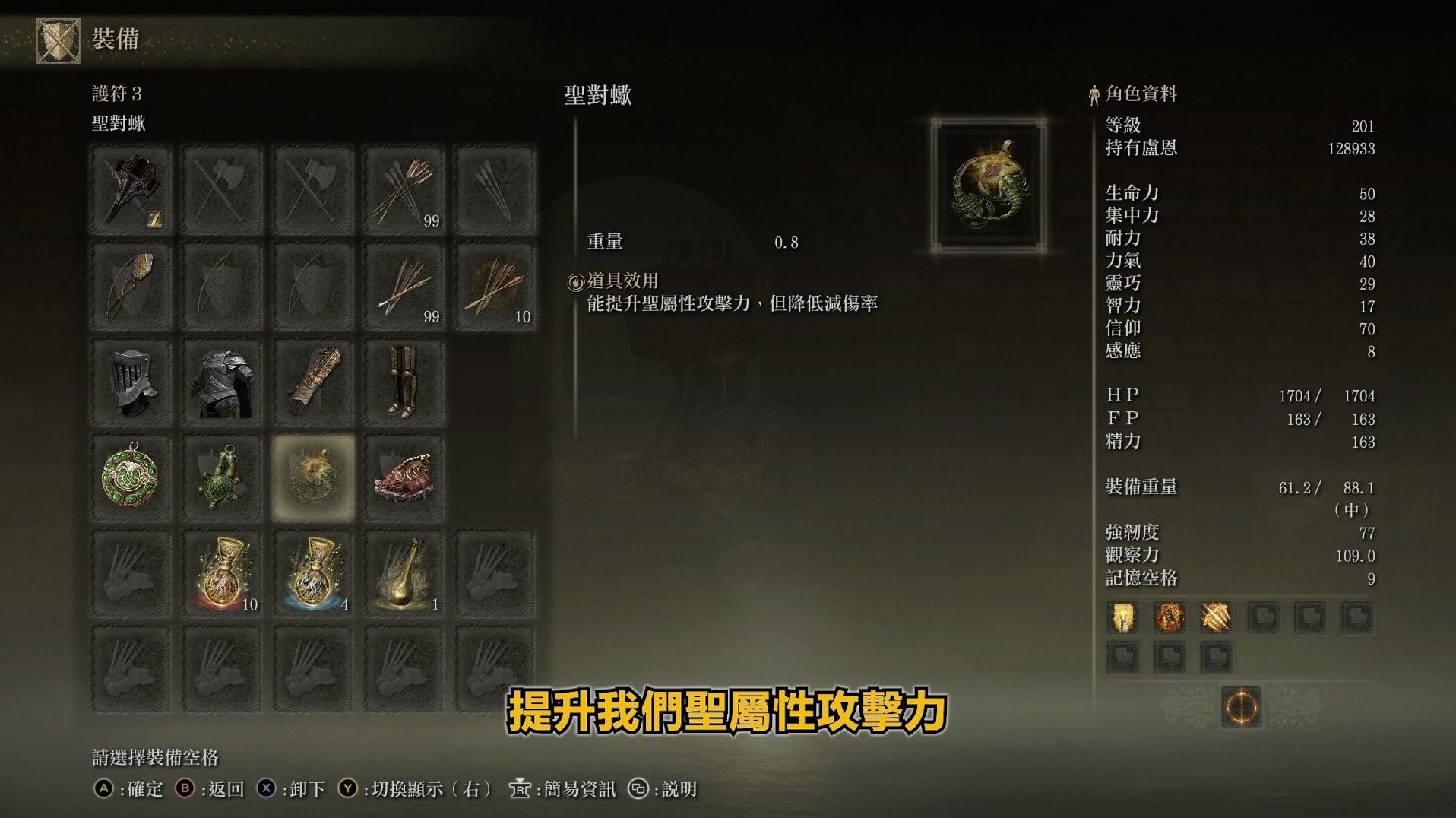Image resolution: width=1456 pixels, height=818 pixels.
Task: Select the stack of 99 arrows
Action: 404,190
